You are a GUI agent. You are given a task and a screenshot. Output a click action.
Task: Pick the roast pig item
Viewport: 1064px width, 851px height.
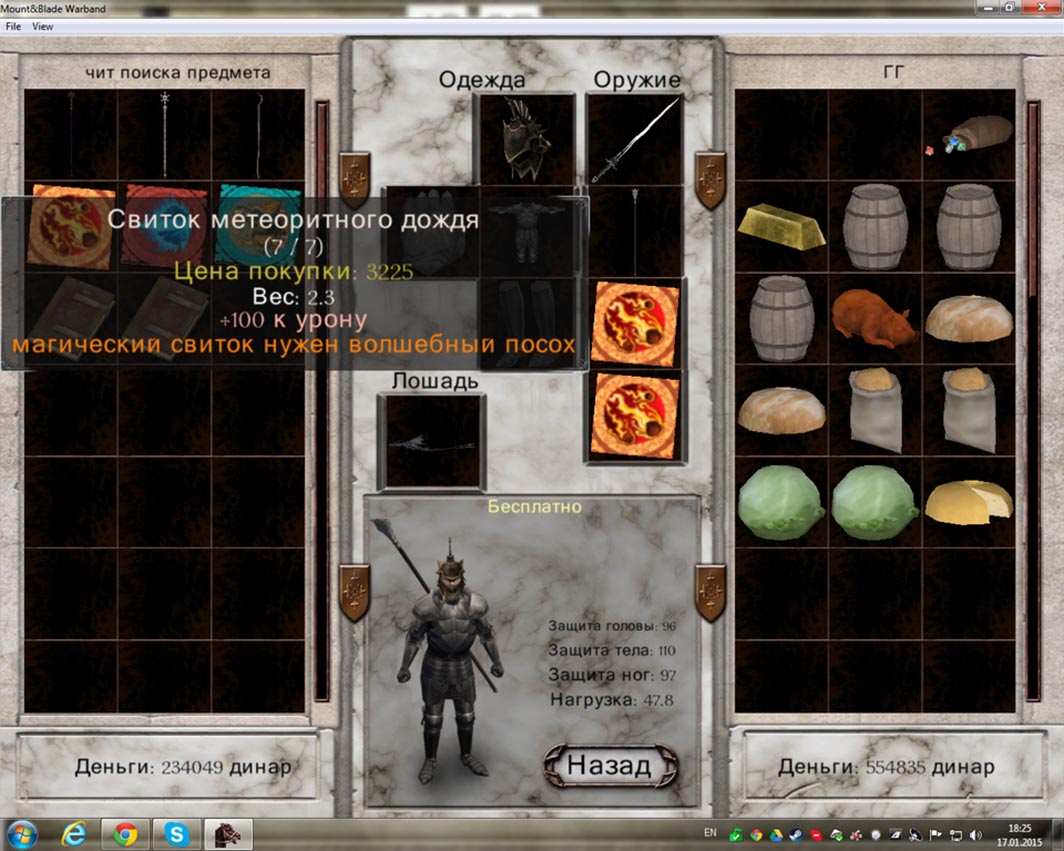[x=874, y=318]
